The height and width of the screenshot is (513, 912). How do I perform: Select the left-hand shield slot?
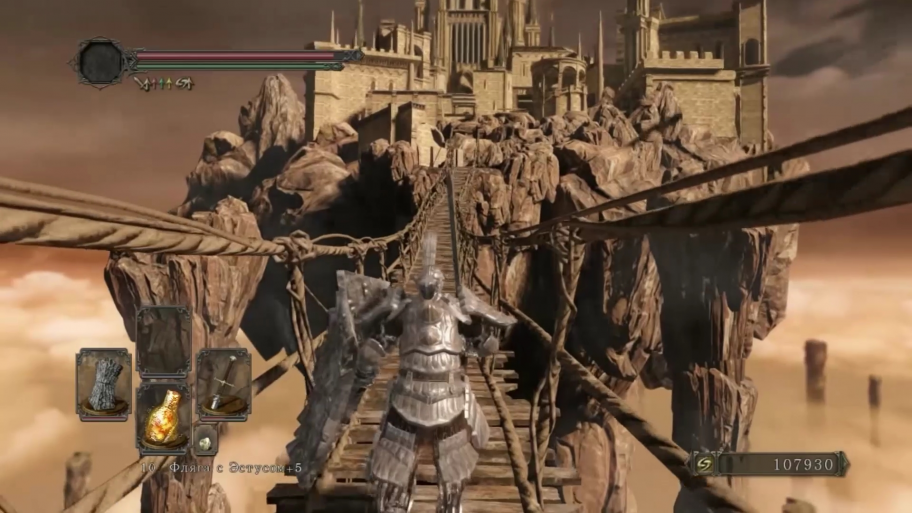[104, 384]
